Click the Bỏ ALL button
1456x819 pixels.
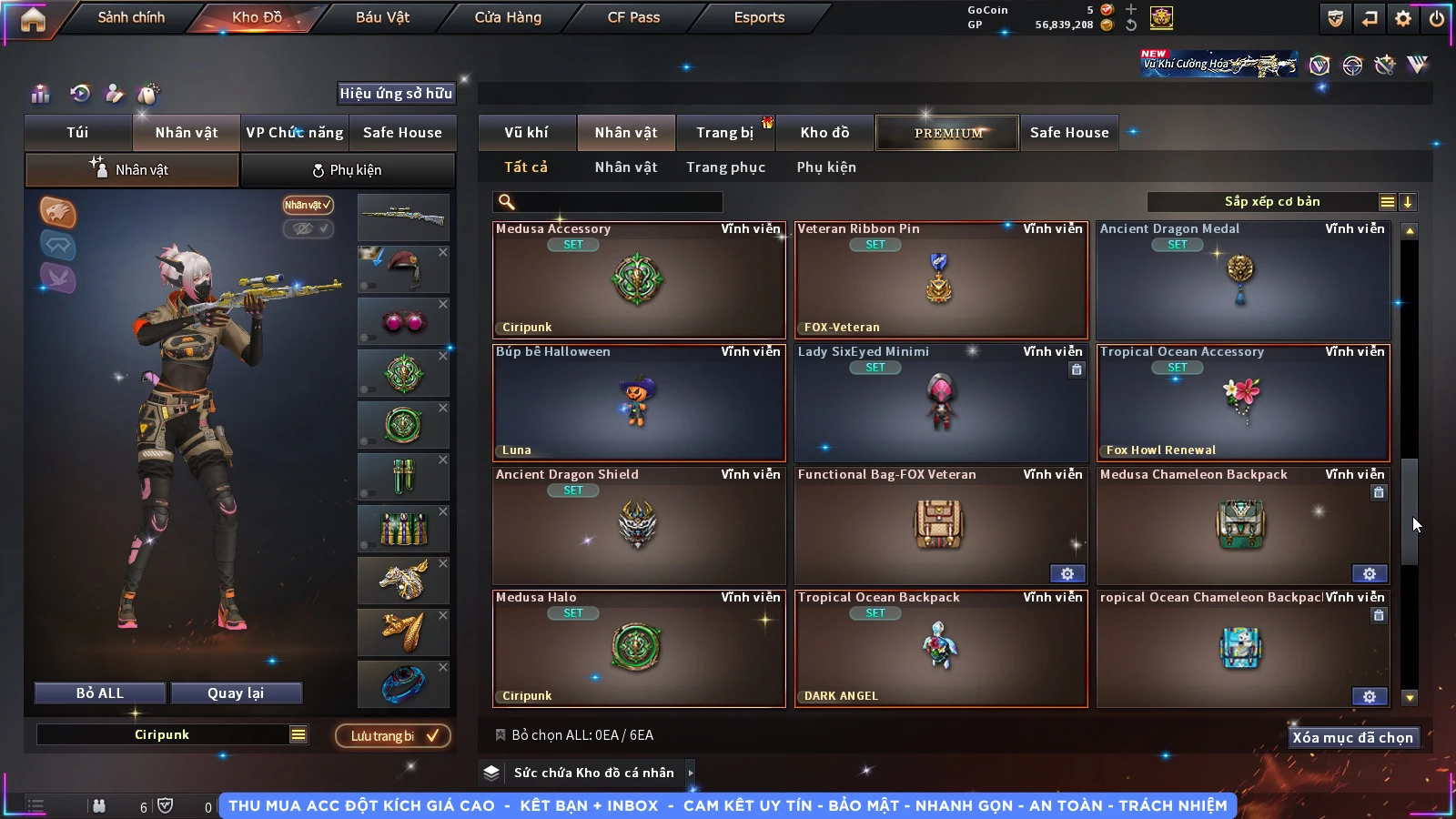100,693
